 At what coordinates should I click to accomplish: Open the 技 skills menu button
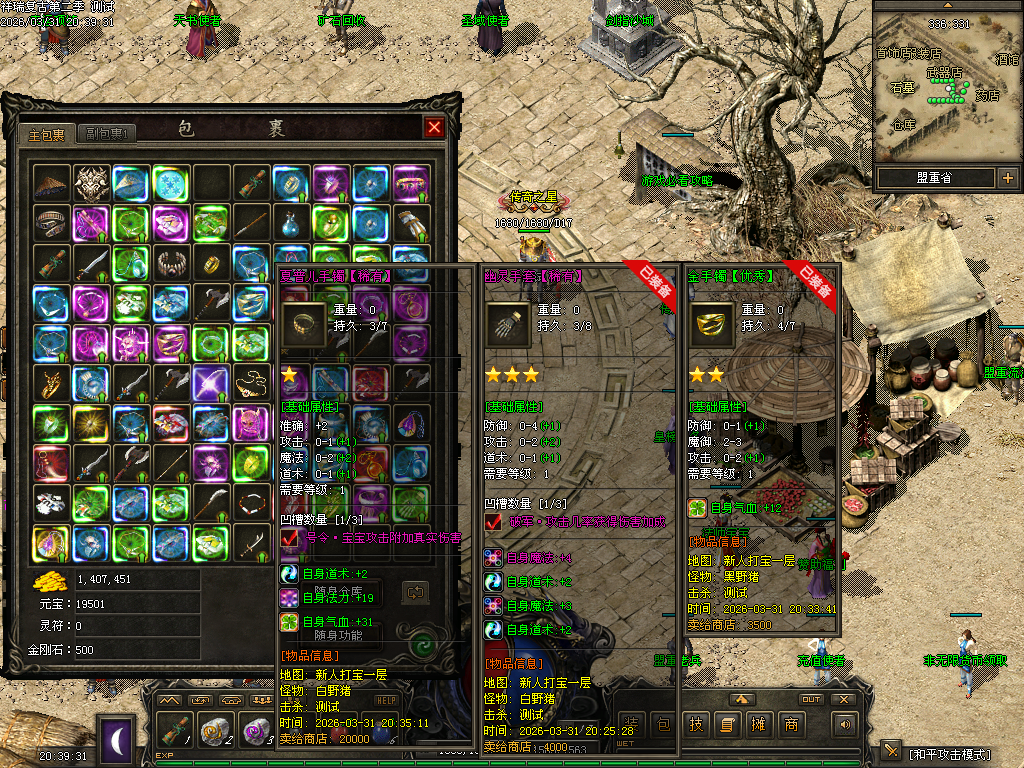(696, 725)
